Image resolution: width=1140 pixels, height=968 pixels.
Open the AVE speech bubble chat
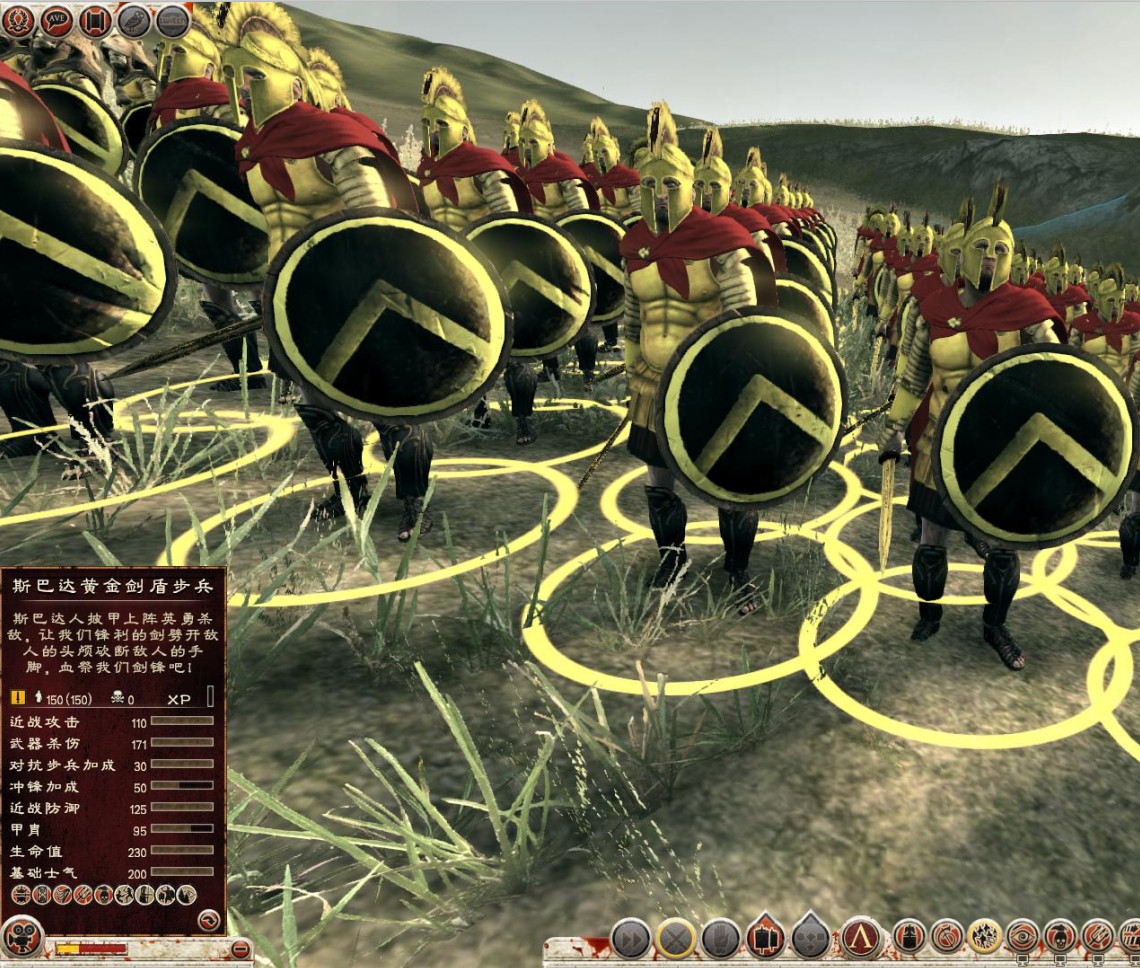56,20
